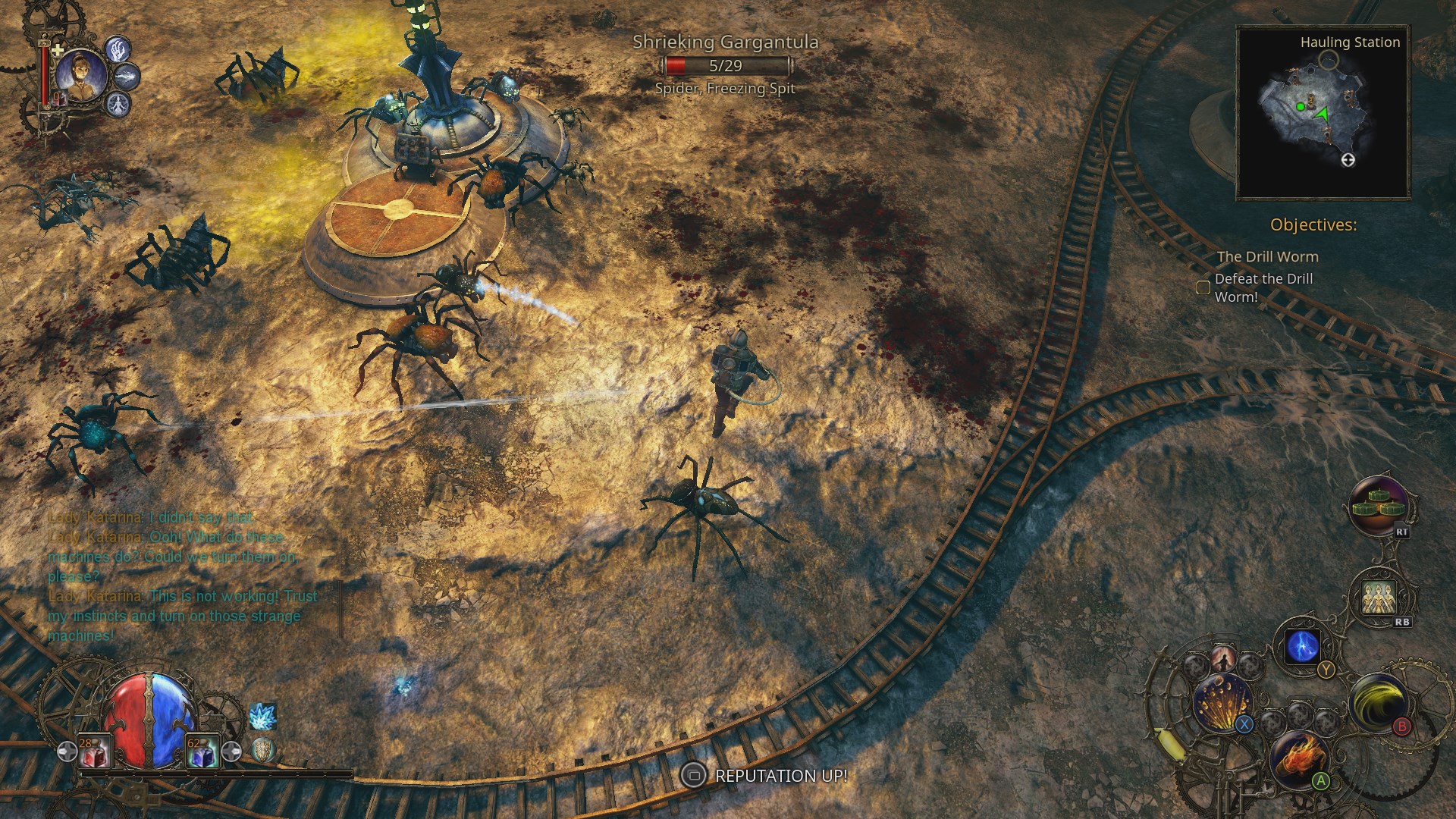Screen dimensions: 1456x819
Task: Drink the red health potion
Action: (x=96, y=752)
